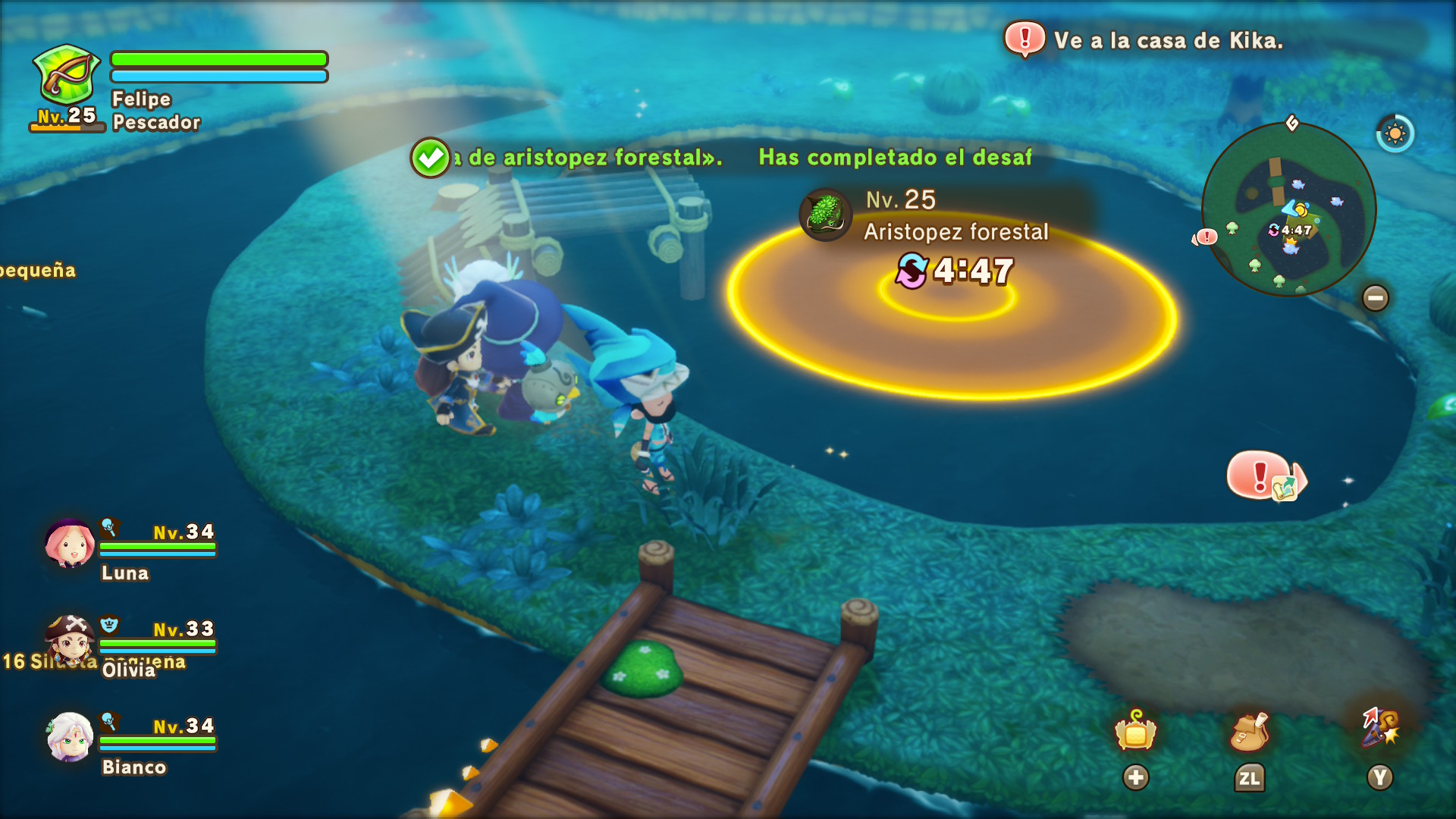The width and height of the screenshot is (1456, 819).
Task: Click the green checkmark challenge notification
Action: (x=430, y=158)
